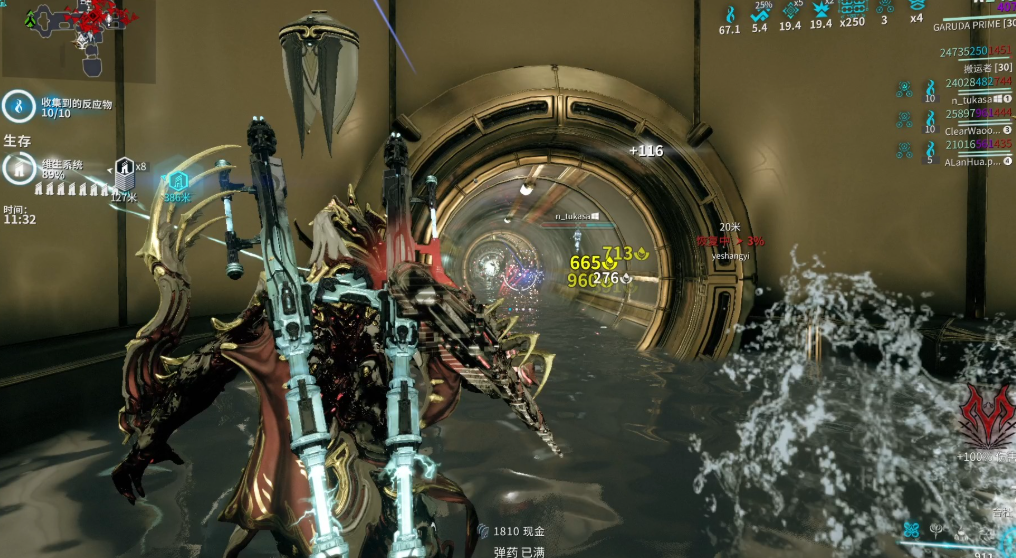1016x558 pixels.
Task: Click the 25% buff icon showing 5.4
Action: (760, 13)
